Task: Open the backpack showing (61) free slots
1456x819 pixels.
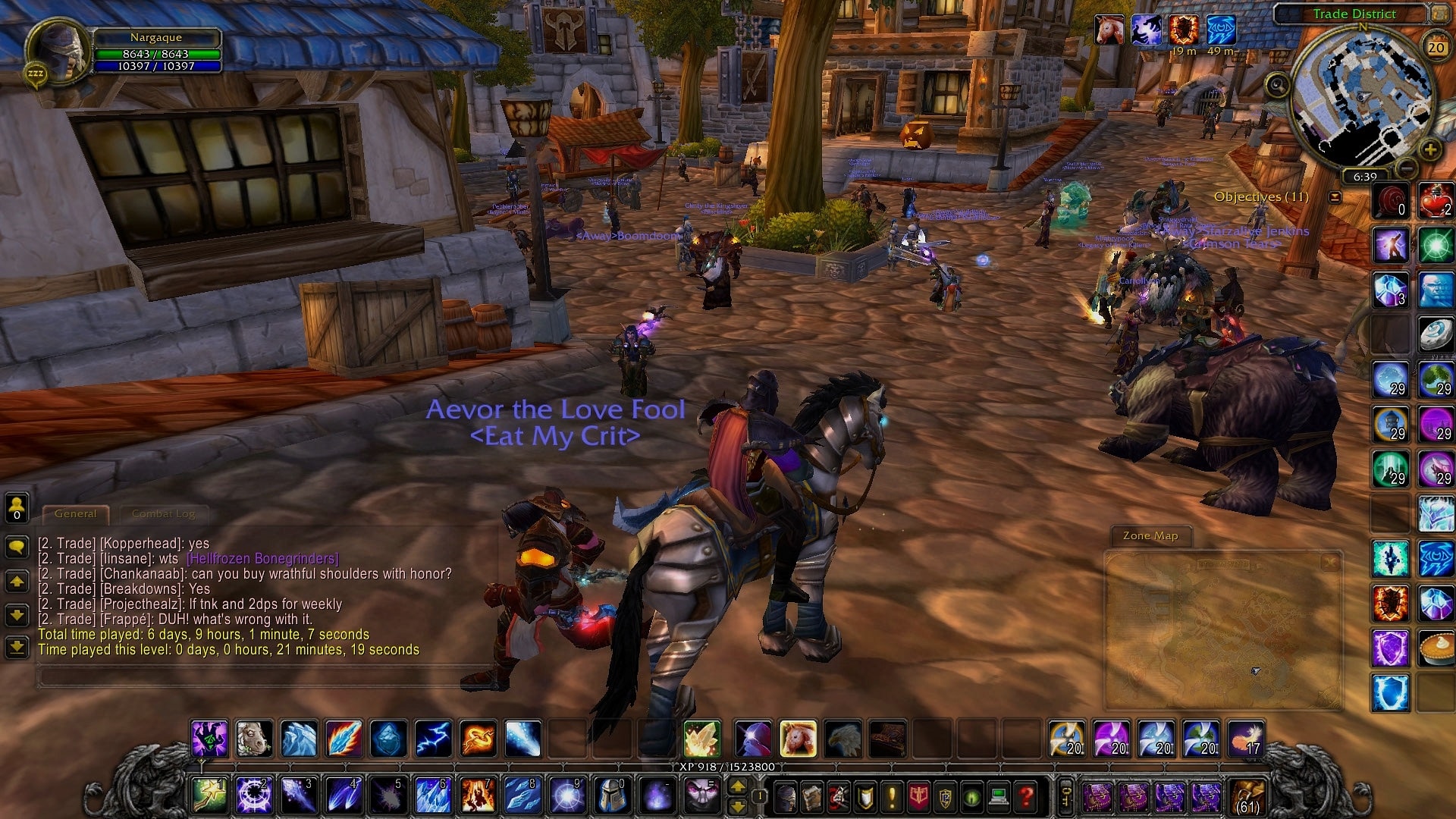Action: point(1247,797)
